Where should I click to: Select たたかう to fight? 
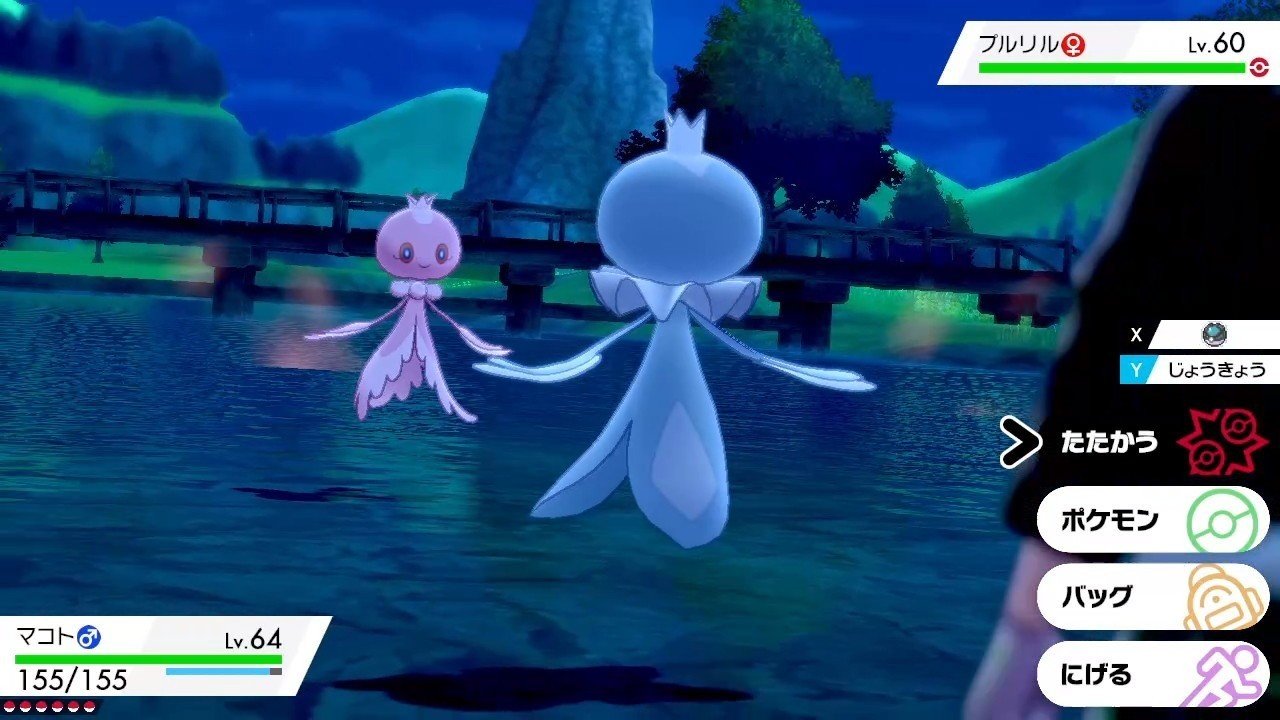coord(1110,440)
